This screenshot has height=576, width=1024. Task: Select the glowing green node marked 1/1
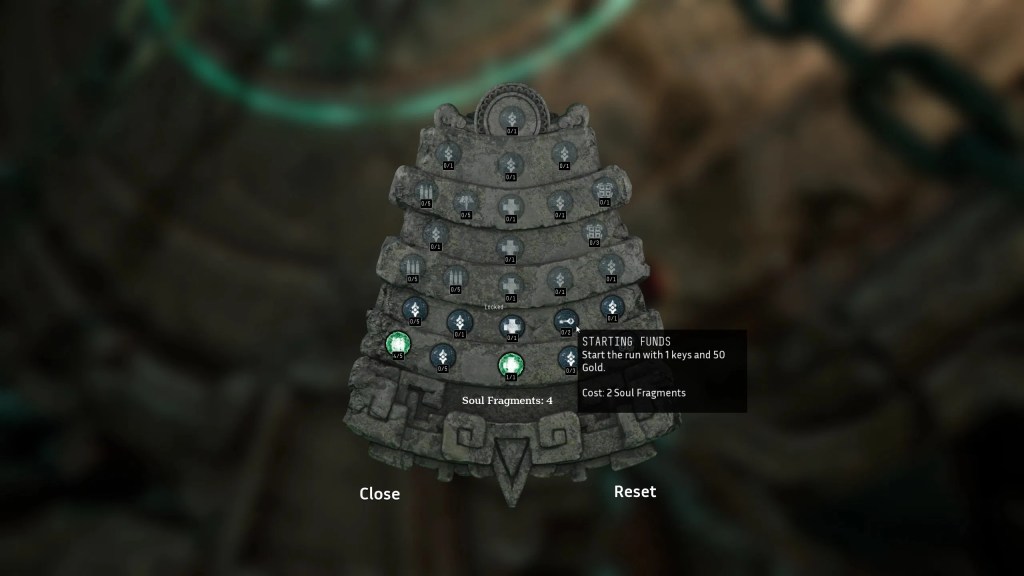coord(511,364)
